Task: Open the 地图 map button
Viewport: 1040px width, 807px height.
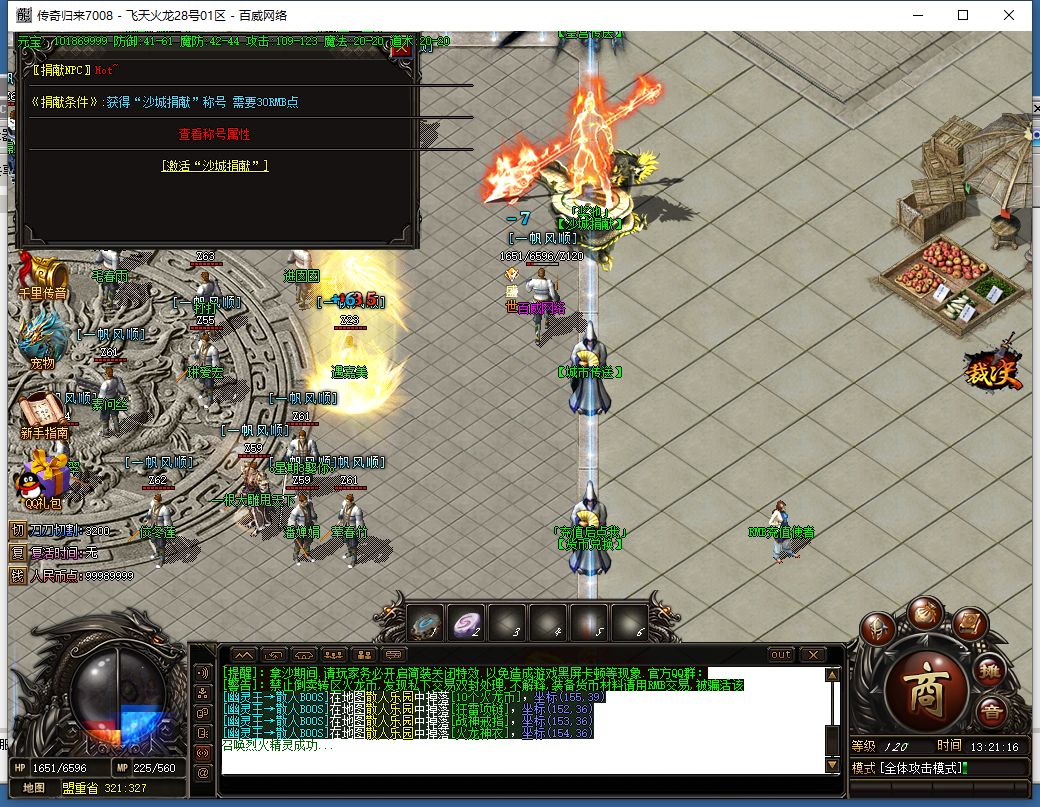Action: (34, 788)
